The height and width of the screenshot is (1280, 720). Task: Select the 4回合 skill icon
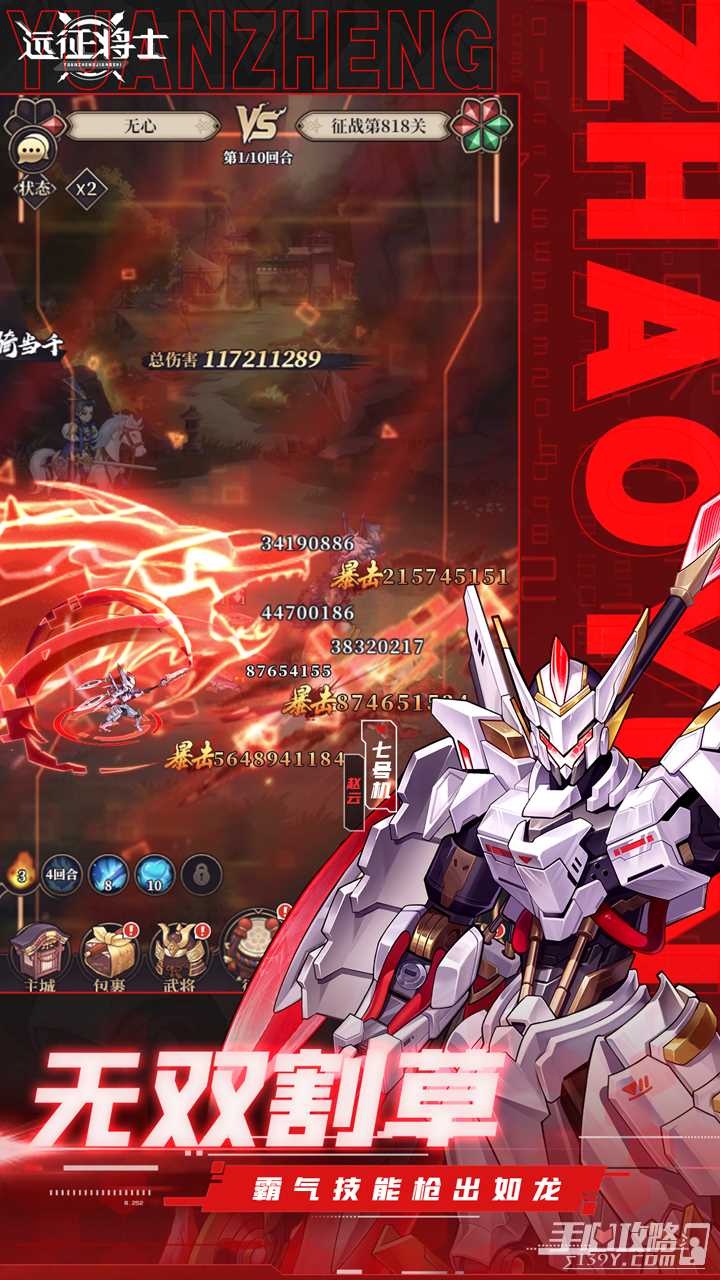62,873
